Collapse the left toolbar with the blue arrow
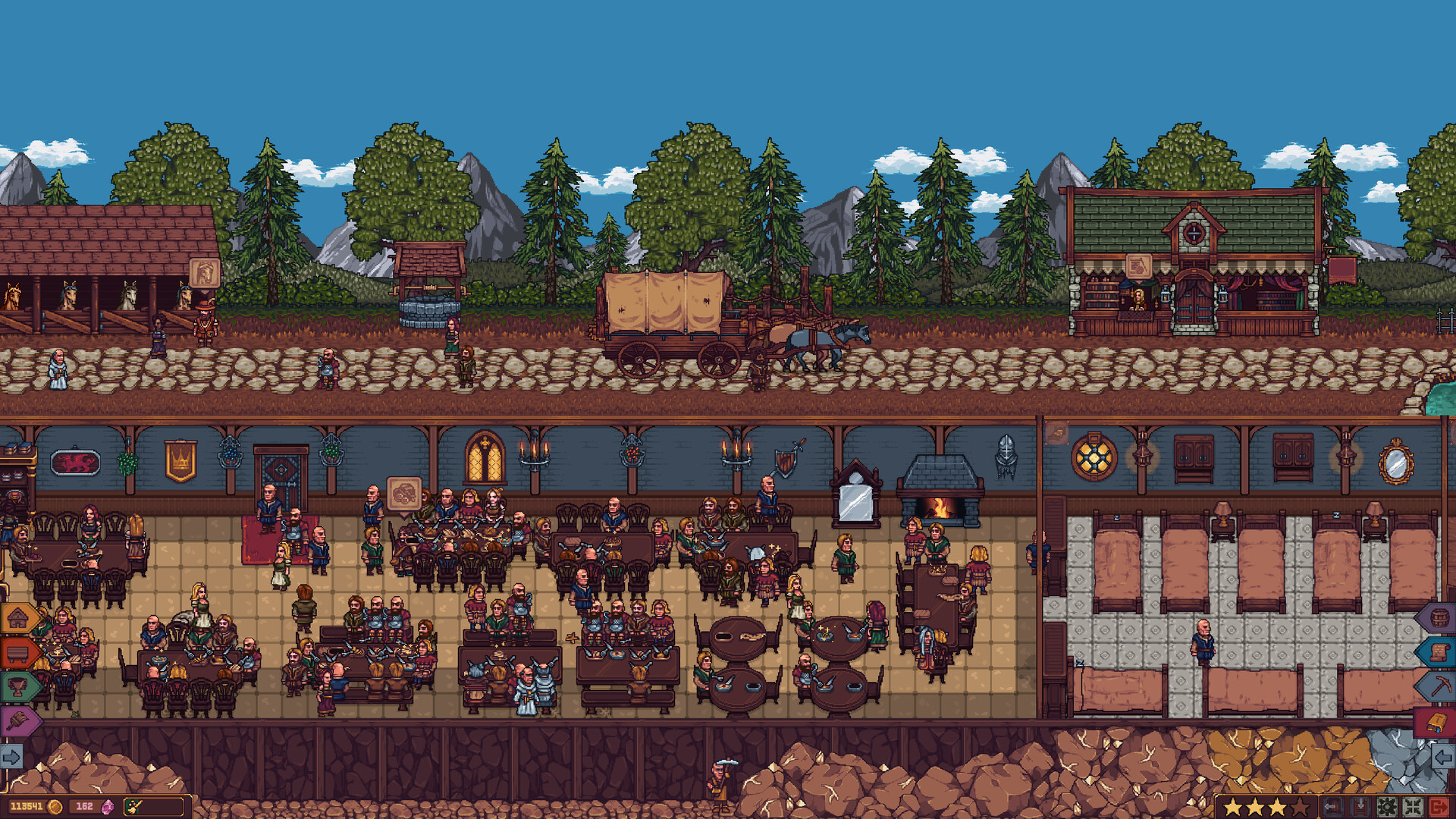The width and height of the screenshot is (1456, 819). pyautogui.click(x=12, y=755)
